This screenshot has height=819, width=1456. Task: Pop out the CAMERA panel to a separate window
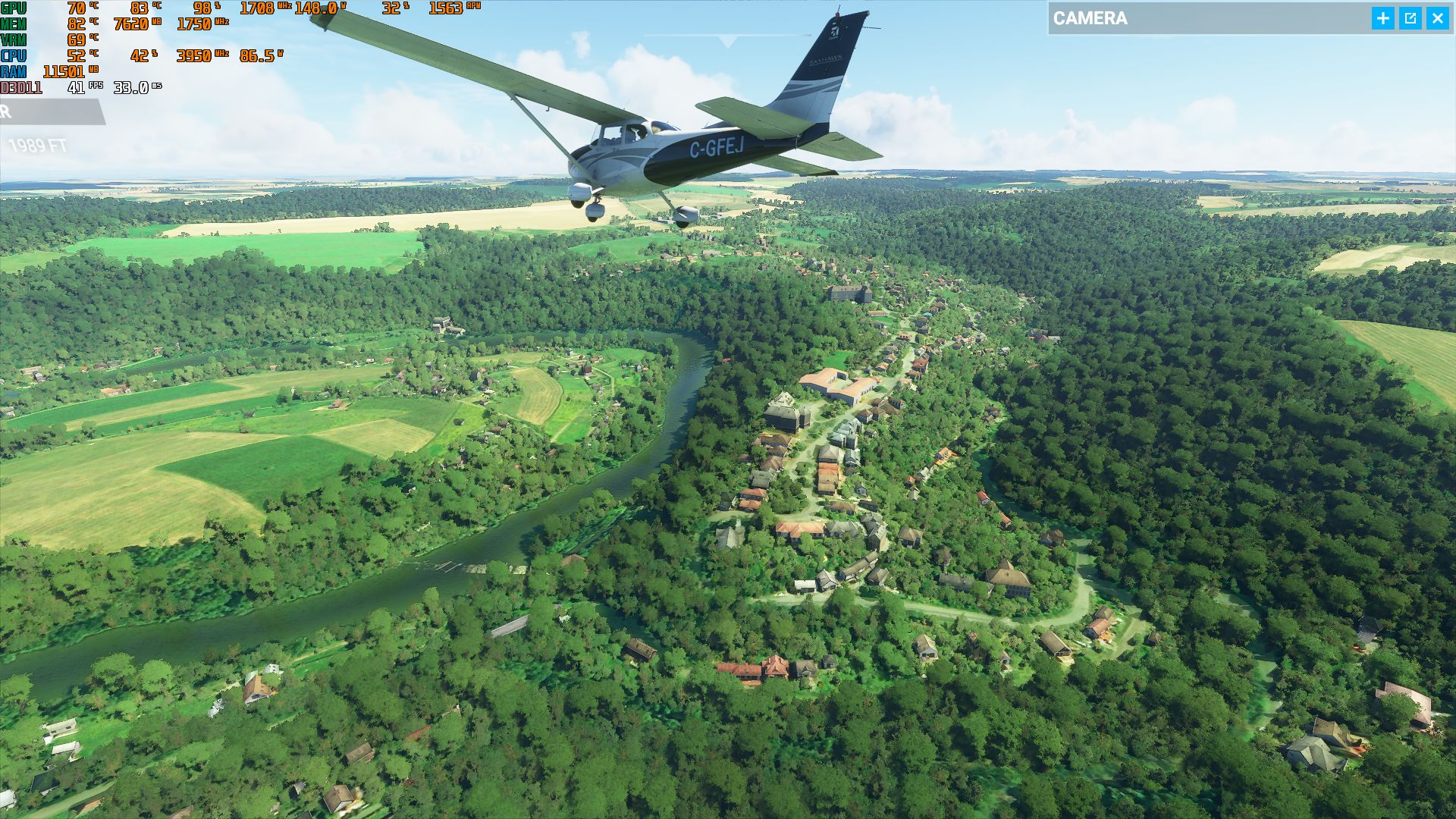(1409, 17)
